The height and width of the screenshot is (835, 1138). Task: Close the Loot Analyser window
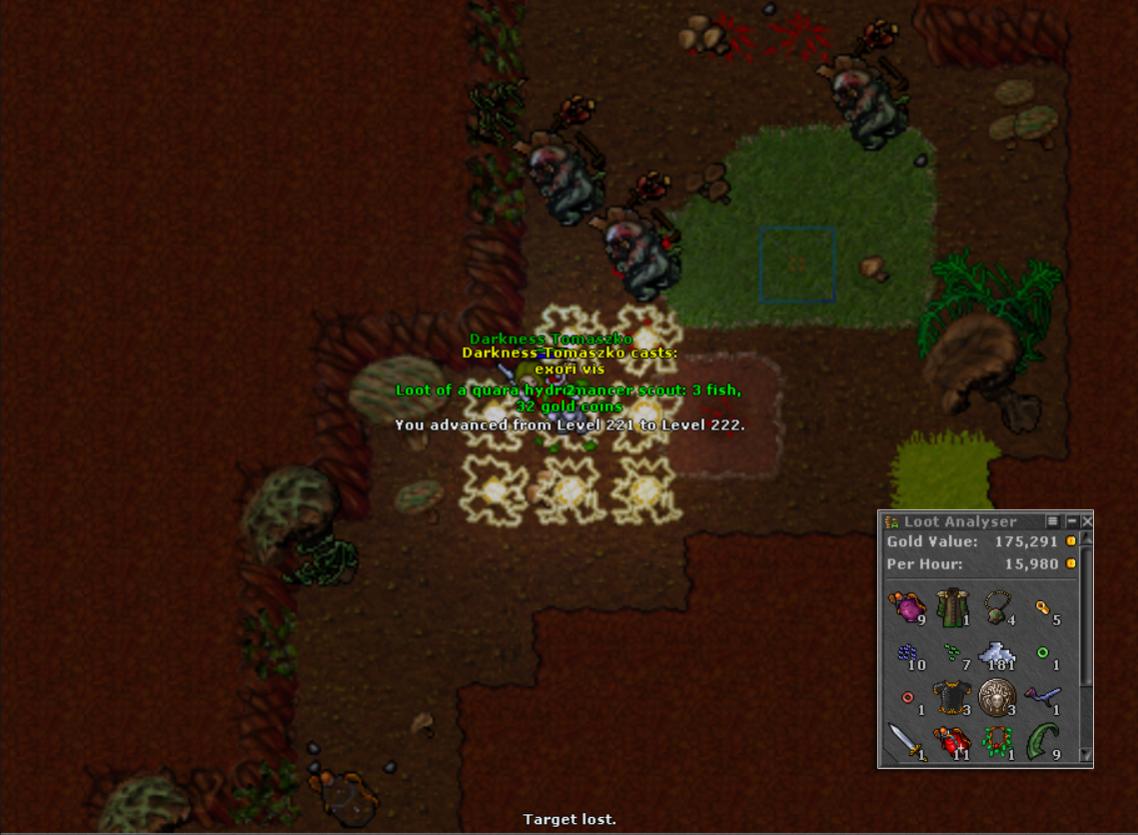click(1087, 521)
